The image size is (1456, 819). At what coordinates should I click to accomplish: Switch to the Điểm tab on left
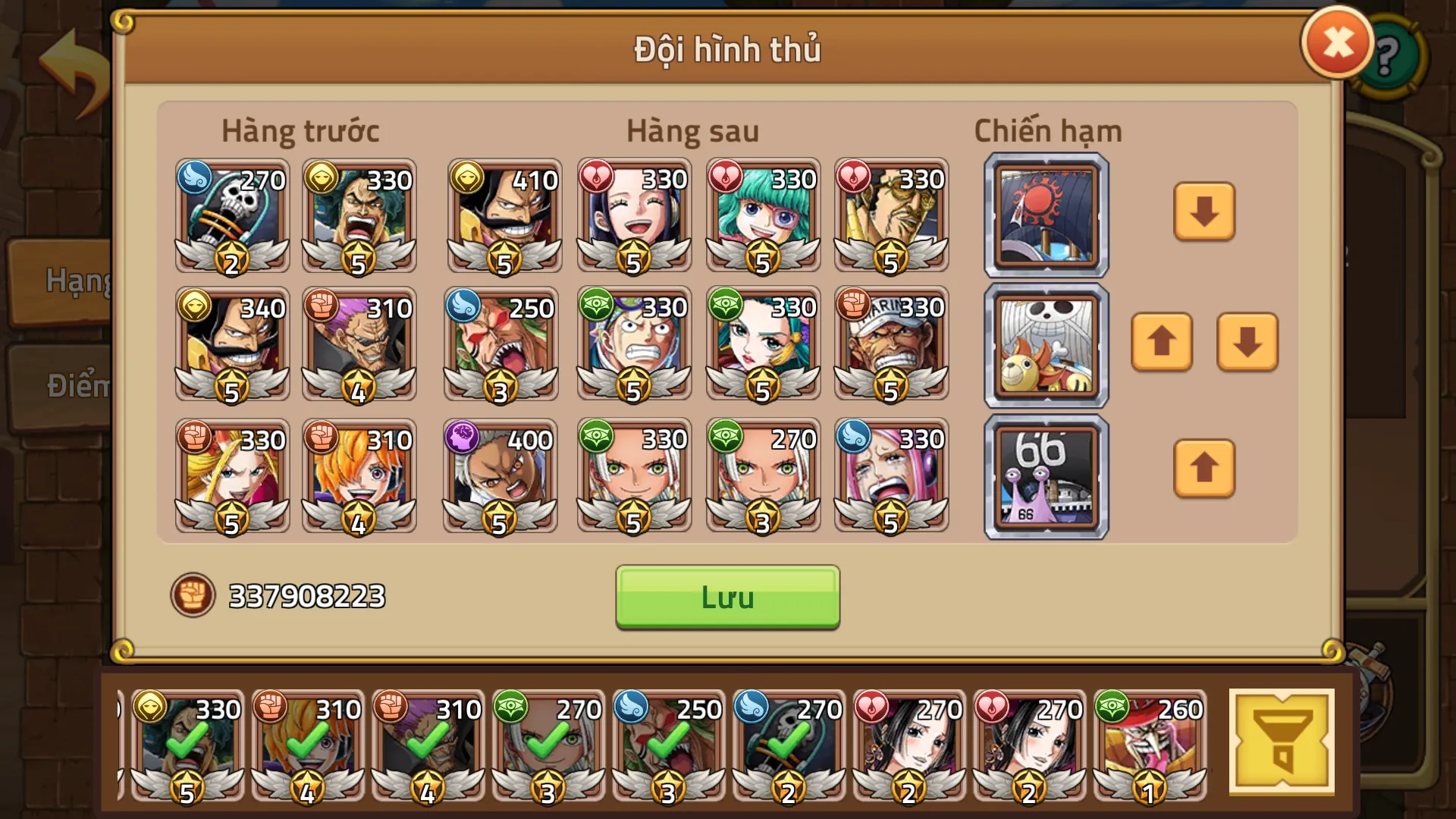[73, 384]
